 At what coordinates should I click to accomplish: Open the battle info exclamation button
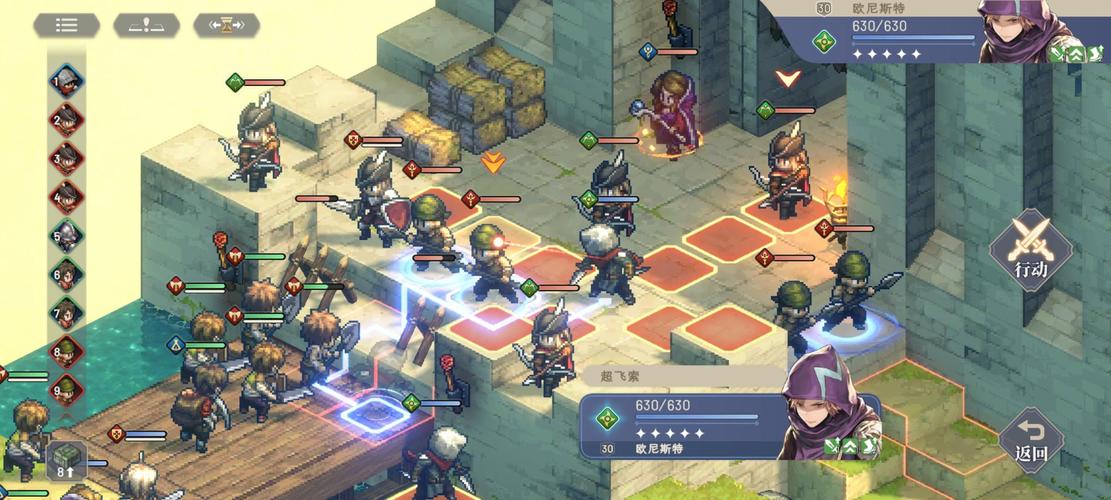point(146,25)
